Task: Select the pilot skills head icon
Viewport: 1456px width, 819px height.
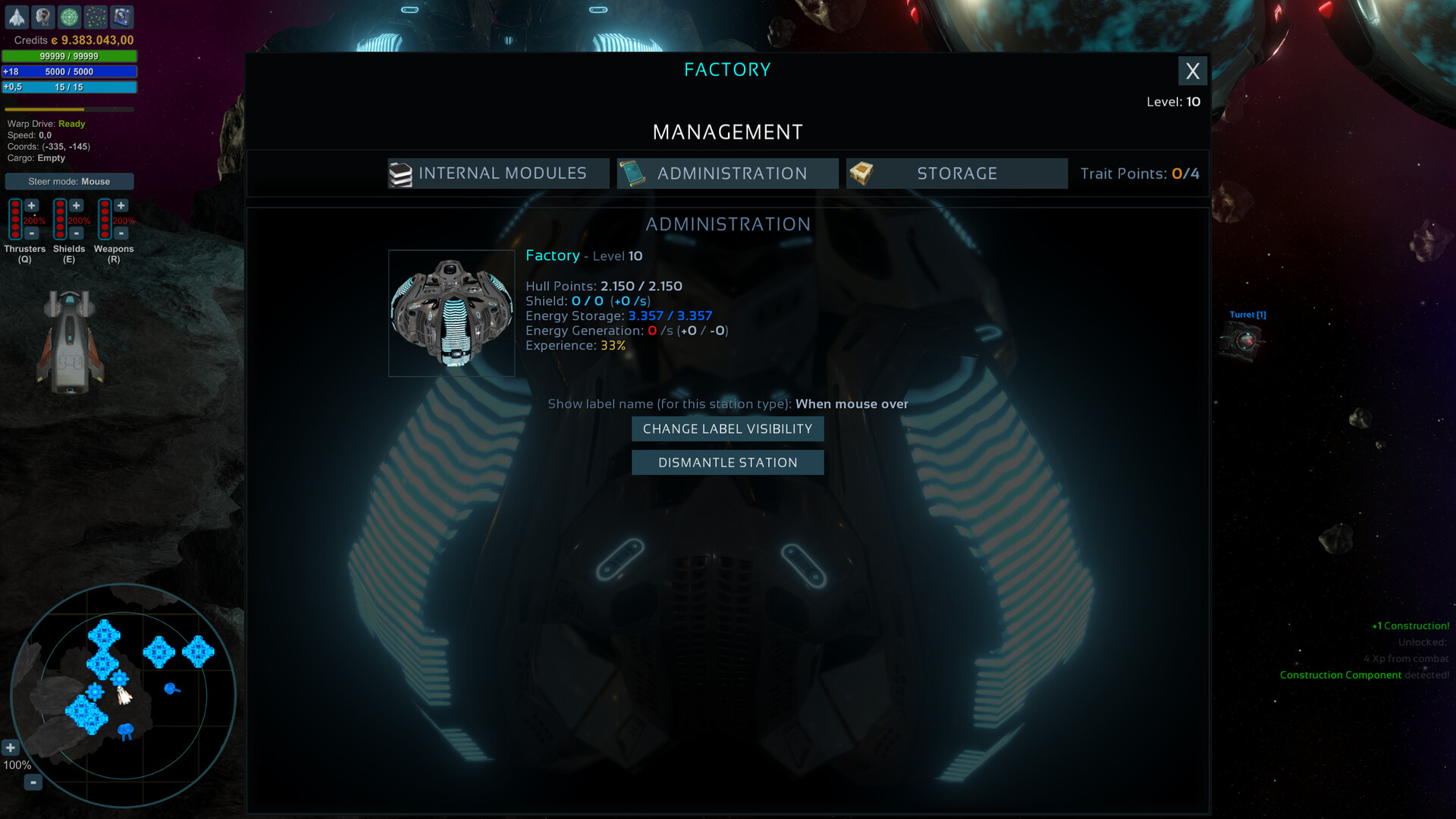Action: [x=43, y=17]
